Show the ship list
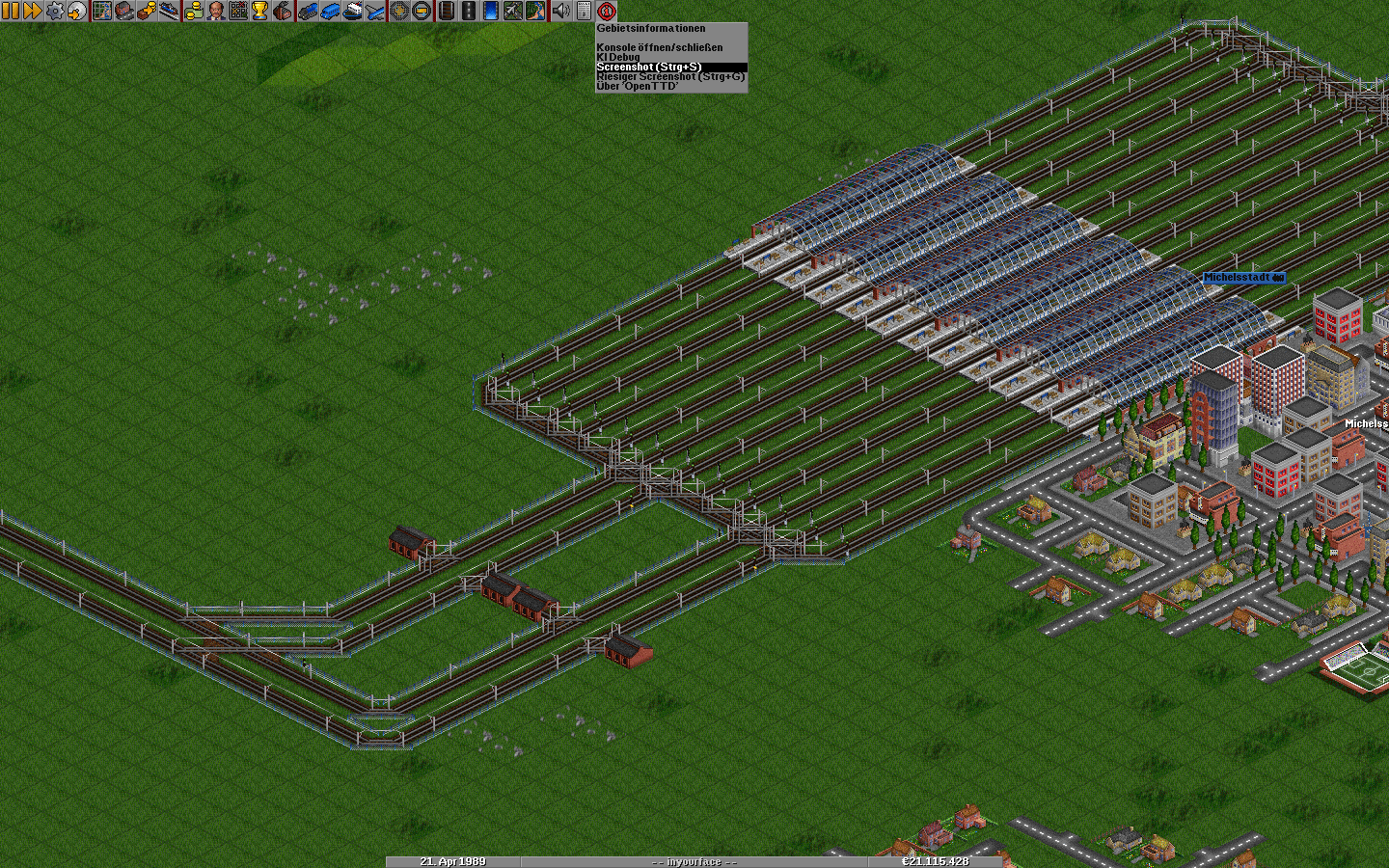Screen dimensions: 1389x868 (352, 11)
